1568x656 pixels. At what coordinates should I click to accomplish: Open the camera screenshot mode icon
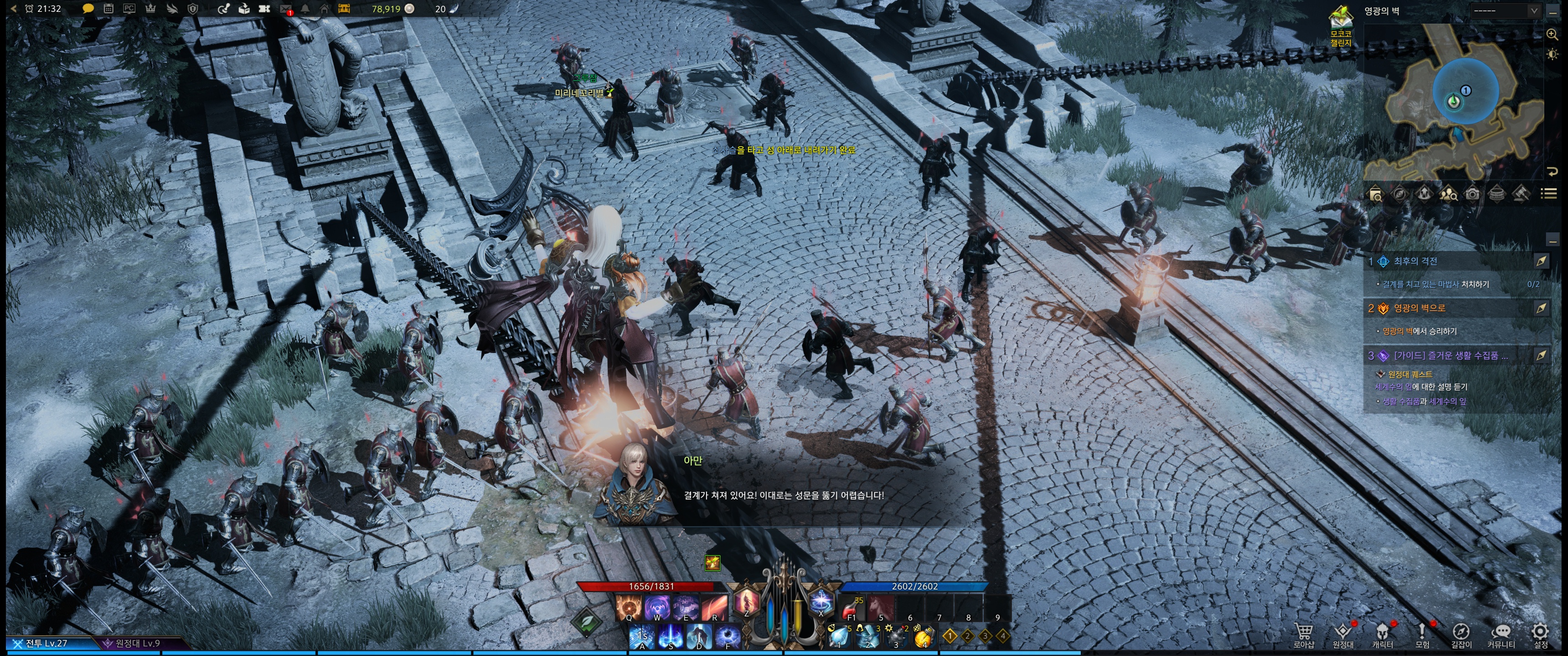[1472, 194]
